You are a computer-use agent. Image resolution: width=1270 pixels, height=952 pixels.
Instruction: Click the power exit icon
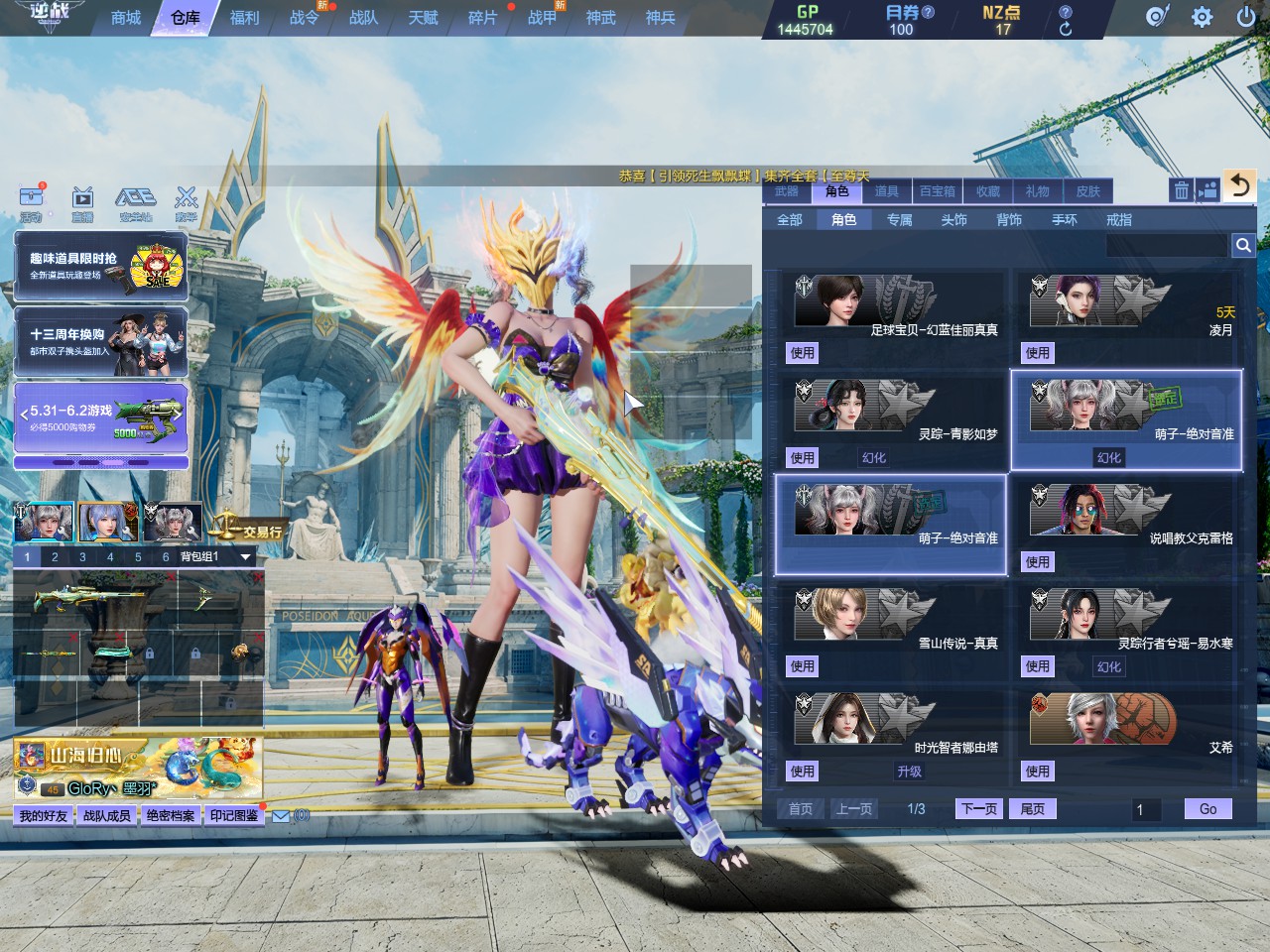click(1246, 17)
